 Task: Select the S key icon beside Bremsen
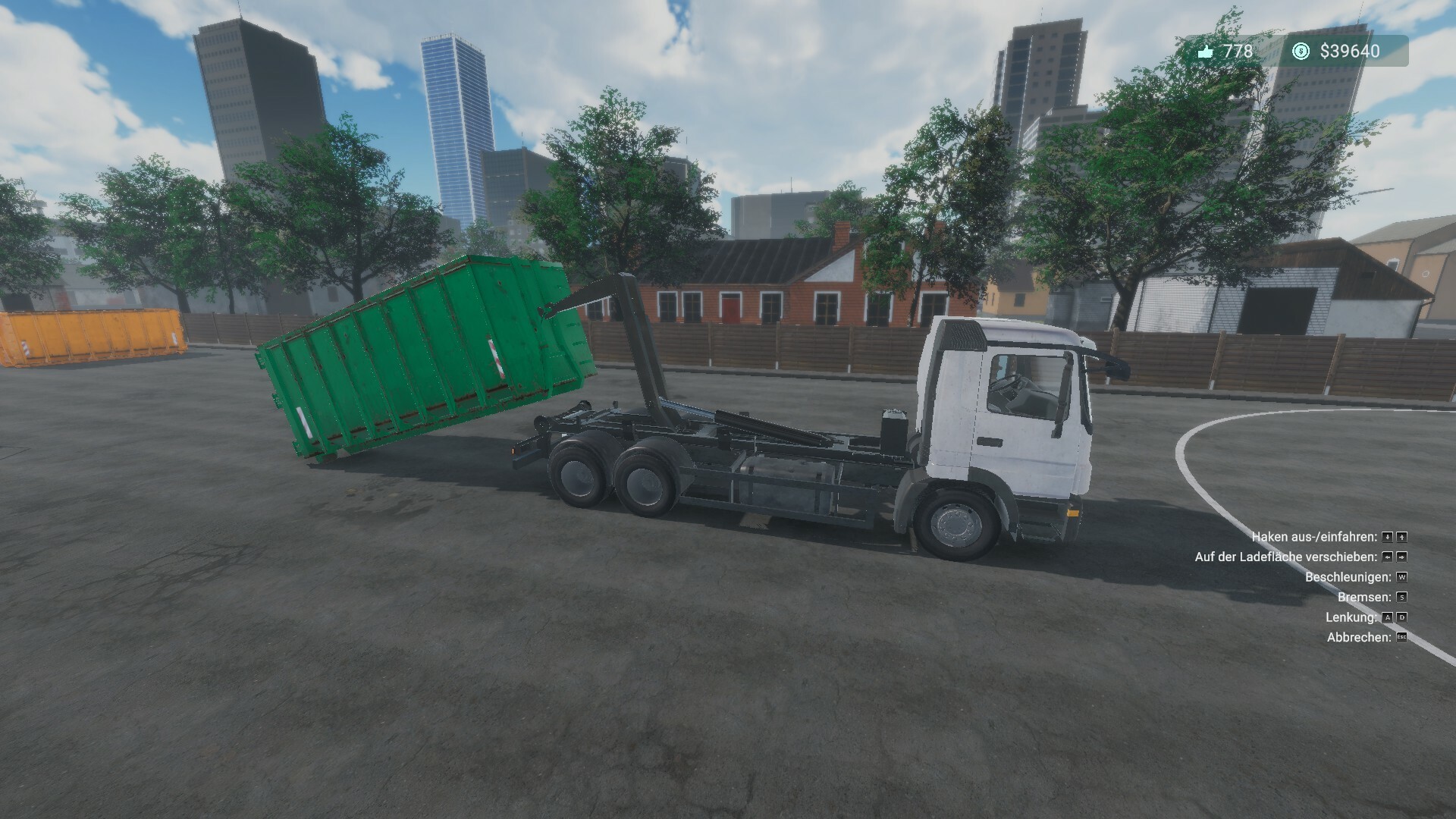pyautogui.click(x=1403, y=598)
